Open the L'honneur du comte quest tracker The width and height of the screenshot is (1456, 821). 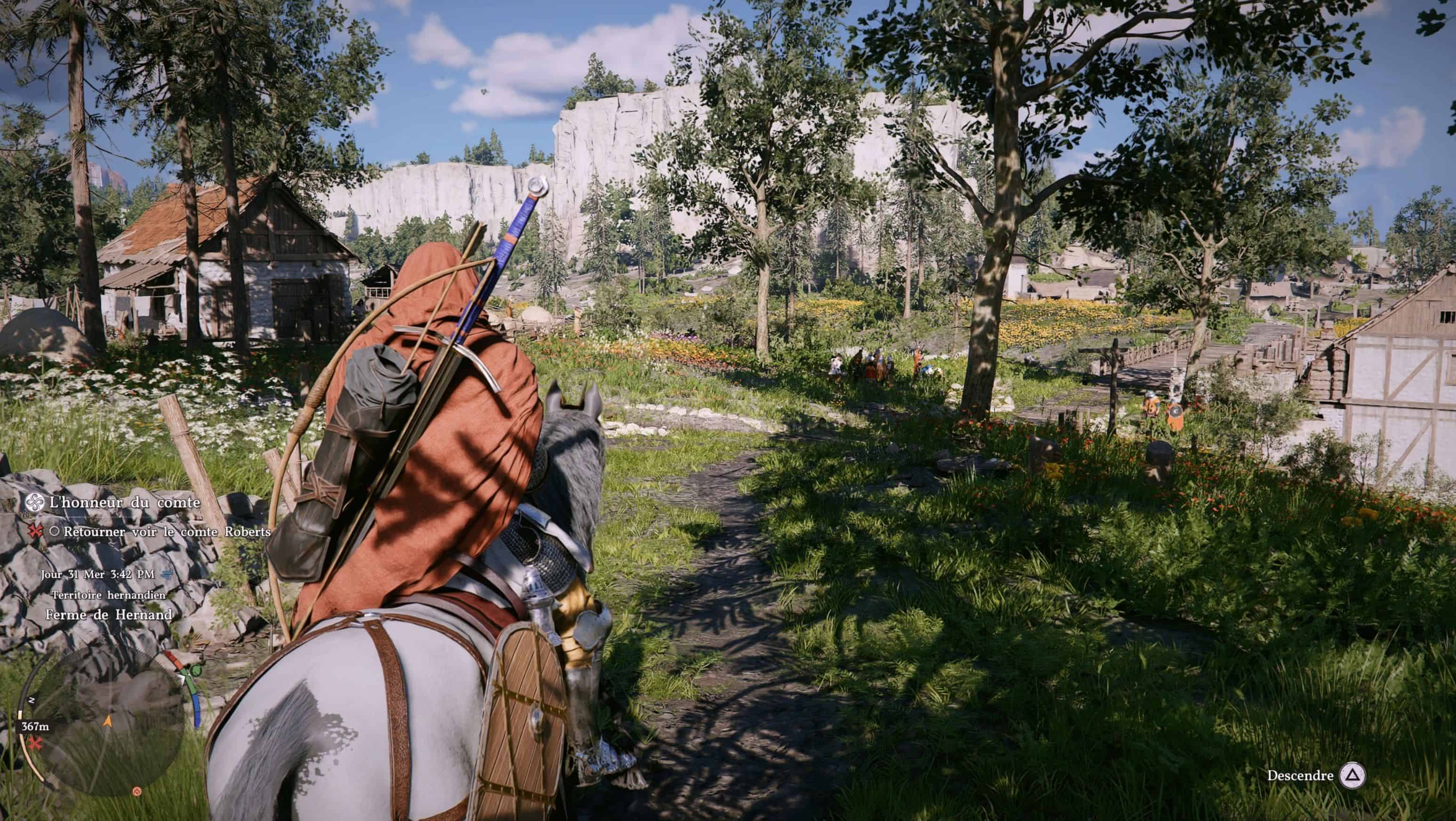click(x=124, y=502)
